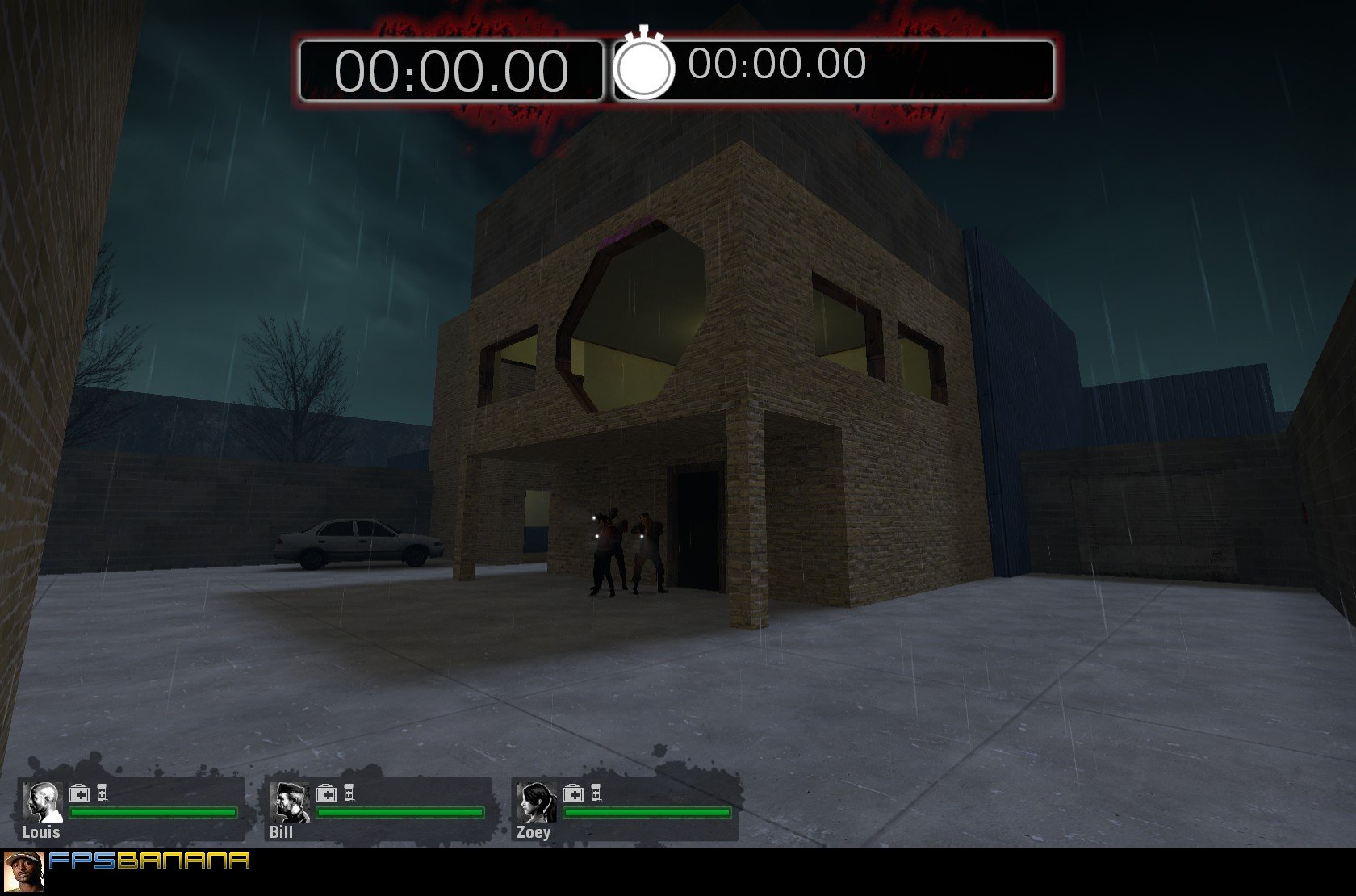Click Bill's pain pills icon
1356x896 pixels.
[349, 793]
